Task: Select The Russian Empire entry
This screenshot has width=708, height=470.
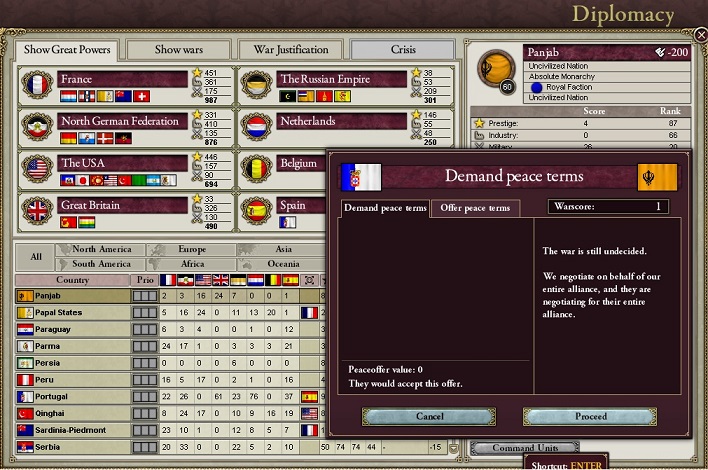Action: [341, 79]
